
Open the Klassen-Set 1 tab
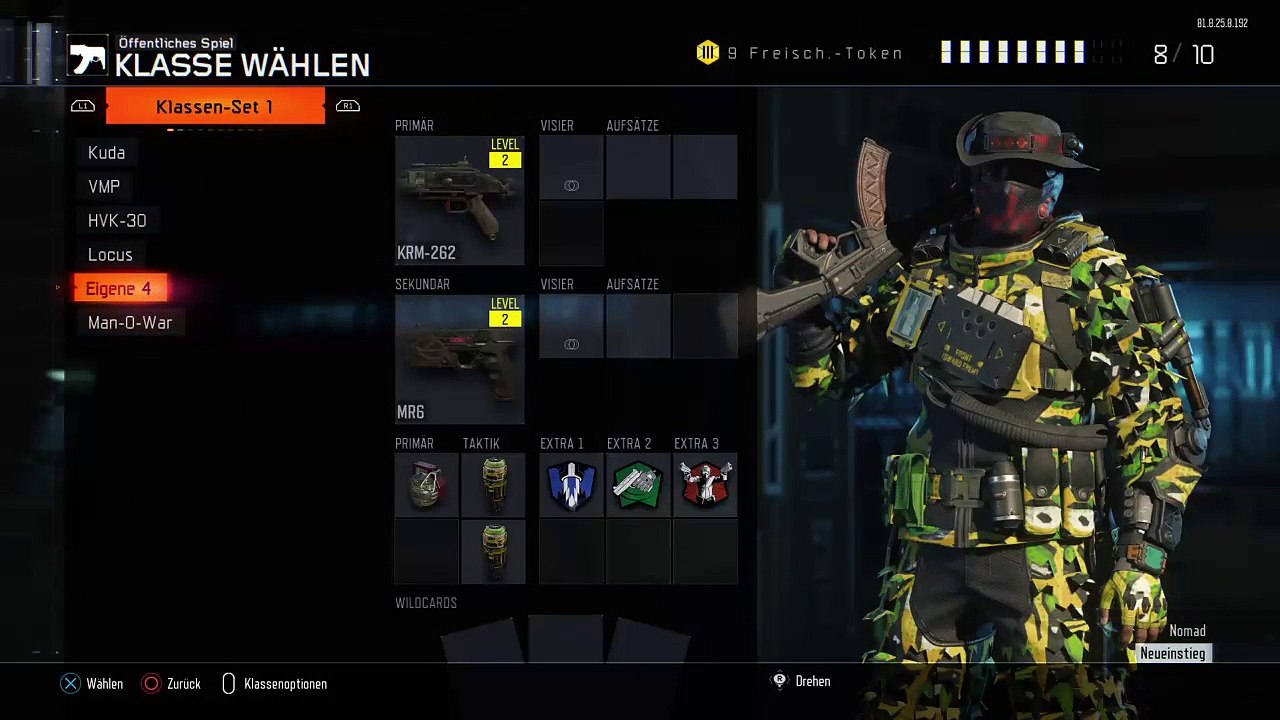pos(215,106)
